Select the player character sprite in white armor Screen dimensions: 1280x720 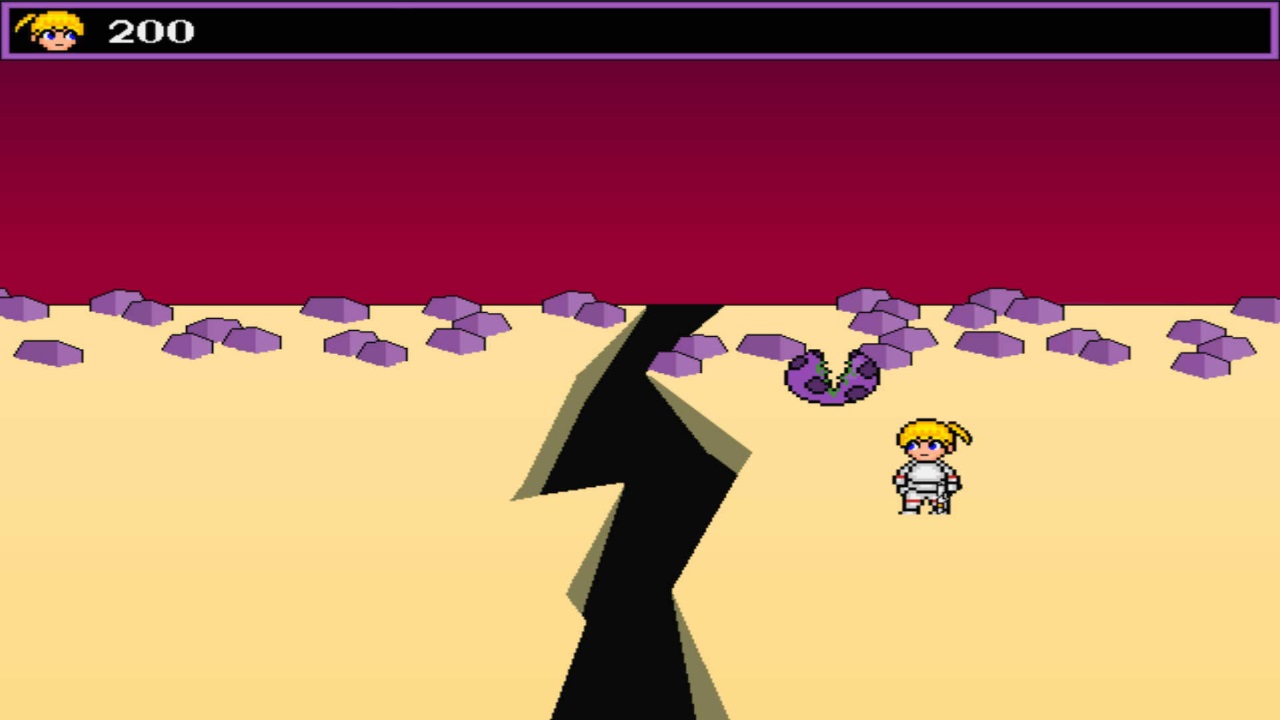point(925,470)
